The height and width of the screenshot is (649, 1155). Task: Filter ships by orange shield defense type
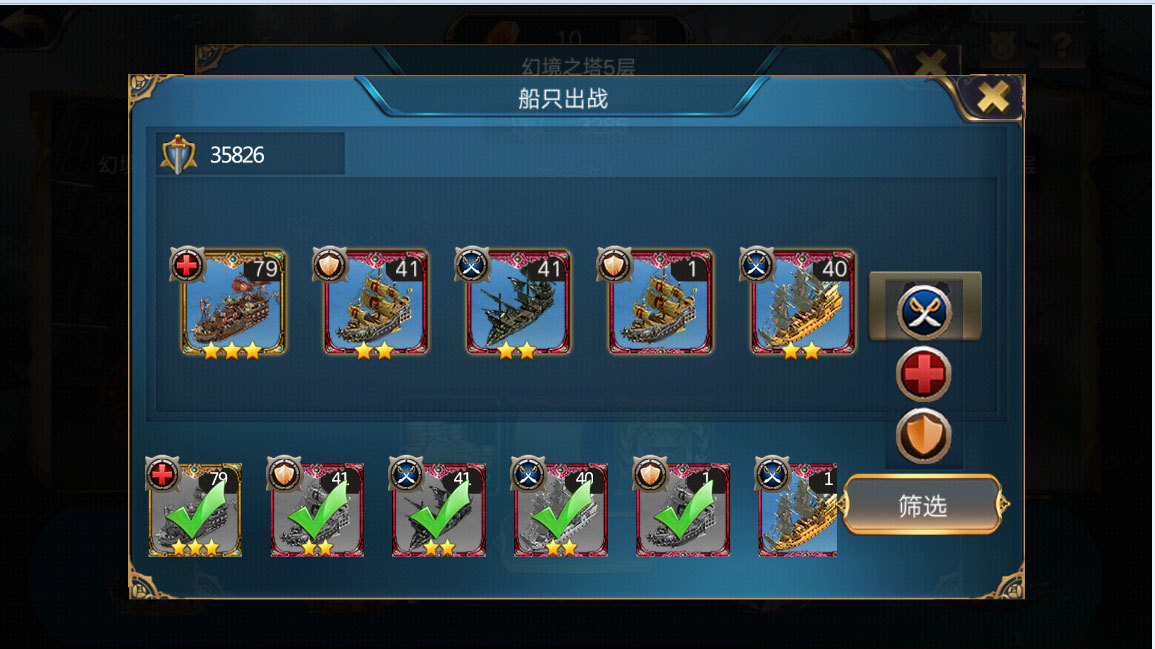point(923,436)
